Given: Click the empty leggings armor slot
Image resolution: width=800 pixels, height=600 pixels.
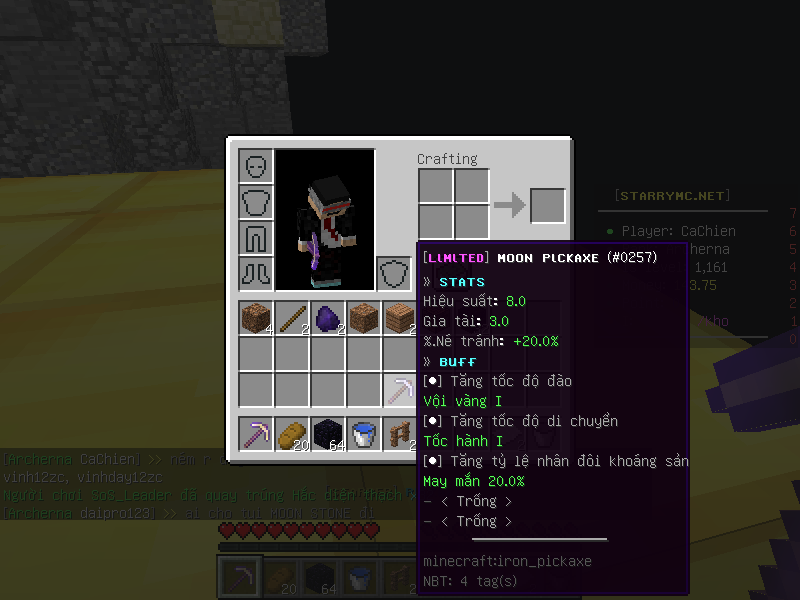Looking at the screenshot, I should pyautogui.click(x=256, y=238).
